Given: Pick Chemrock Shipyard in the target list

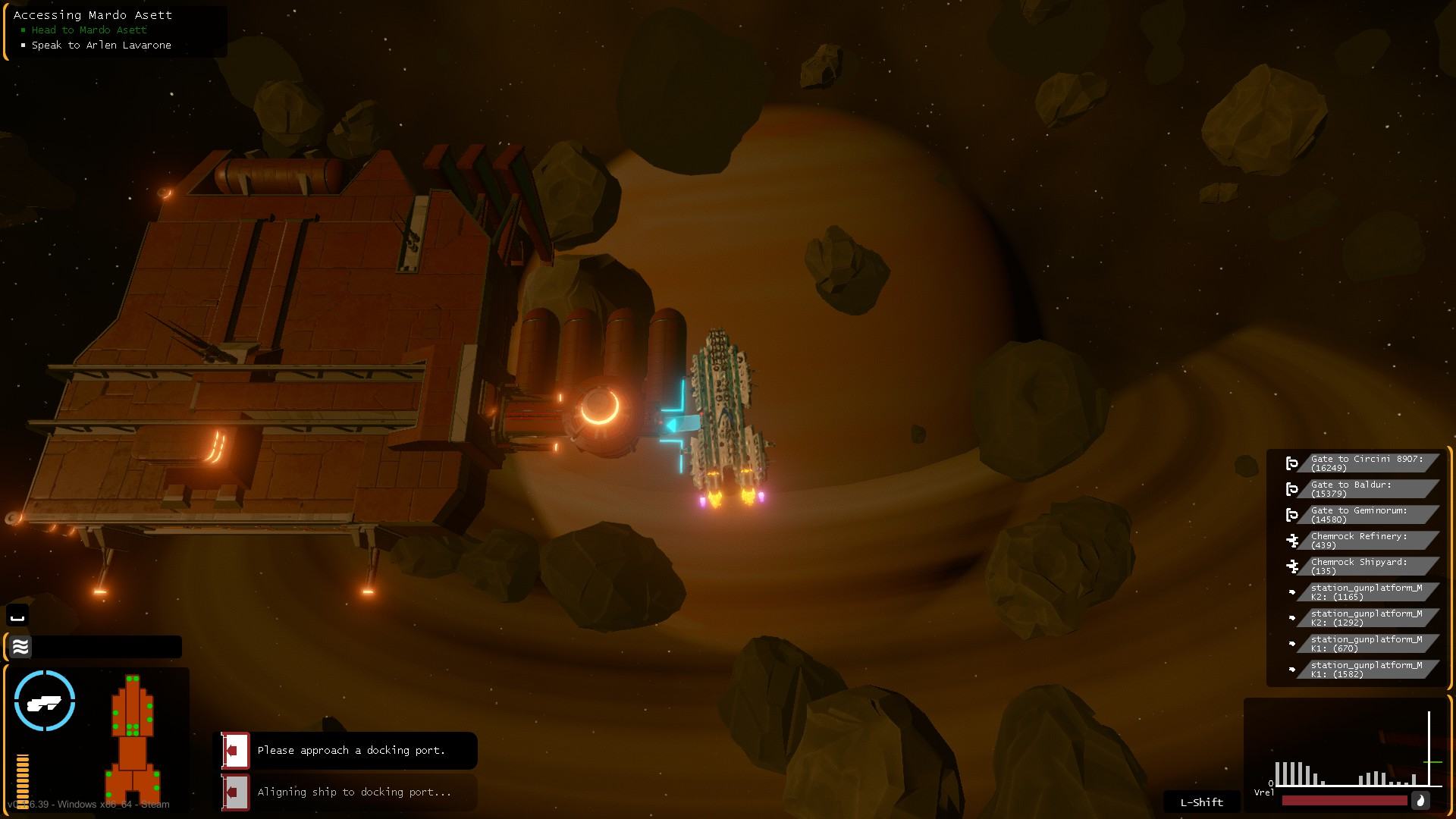Looking at the screenshot, I should tap(1367, 566).
